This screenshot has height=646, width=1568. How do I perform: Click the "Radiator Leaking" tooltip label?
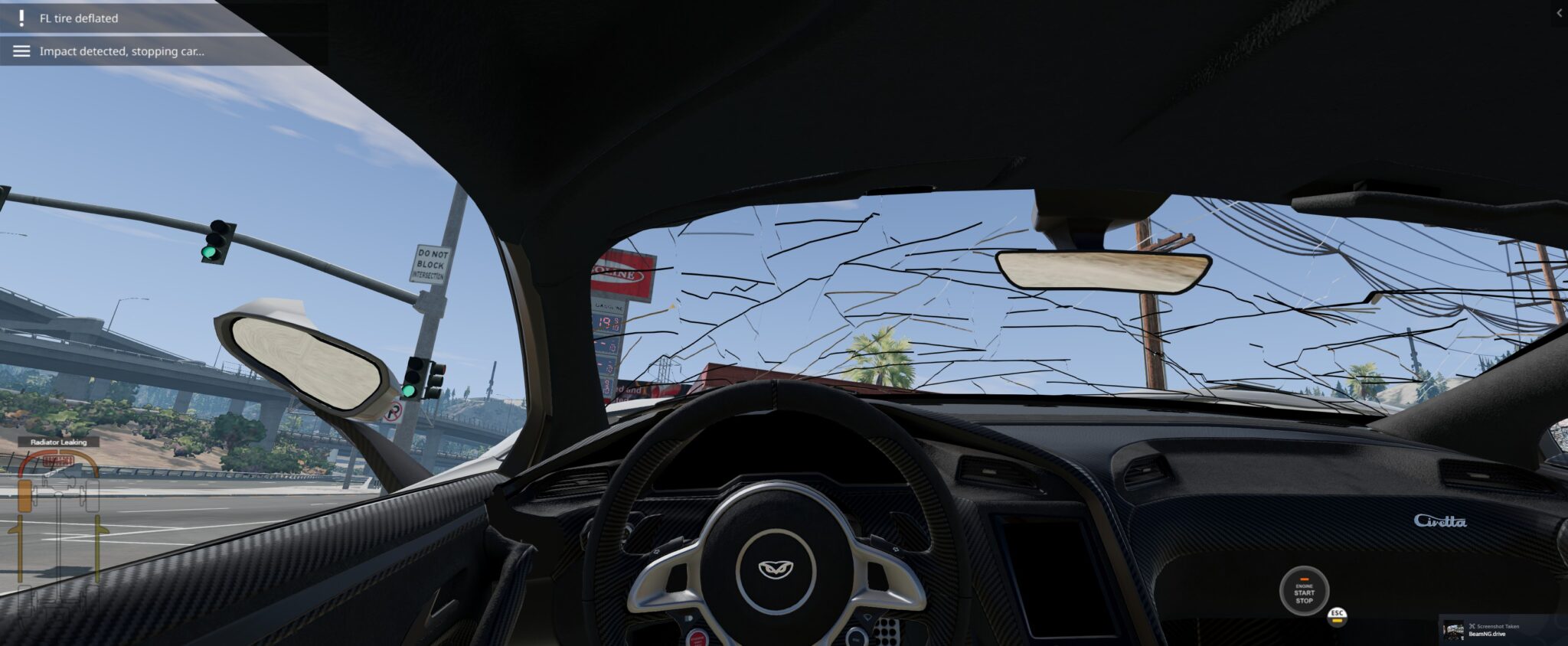(x=57, y=442)
